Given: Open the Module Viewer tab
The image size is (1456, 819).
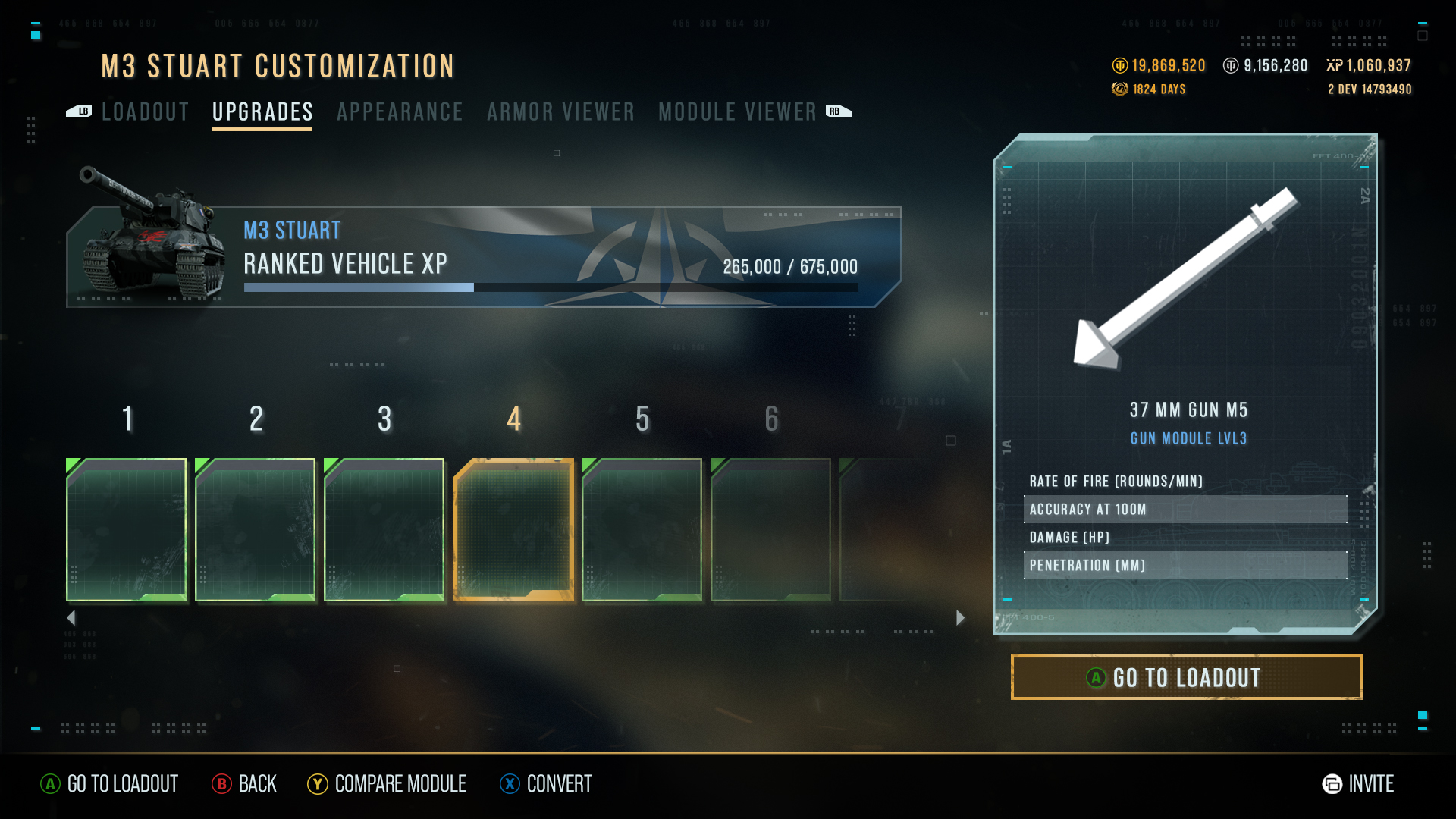Looking at the screenshot, I should [x=737, y=112].
